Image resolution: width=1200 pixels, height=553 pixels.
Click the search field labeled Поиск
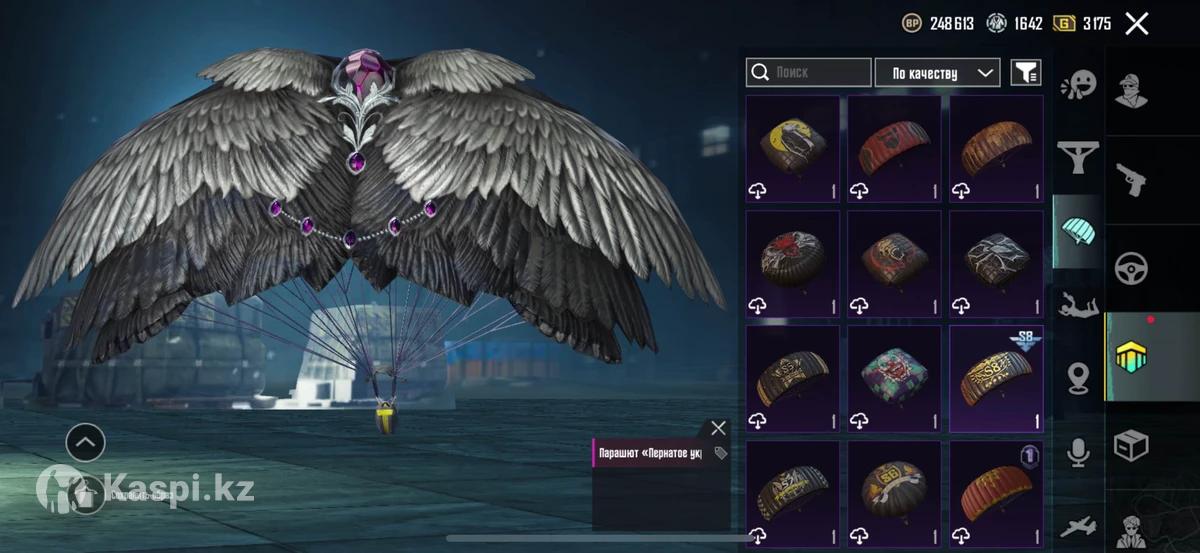click(809, 72)
